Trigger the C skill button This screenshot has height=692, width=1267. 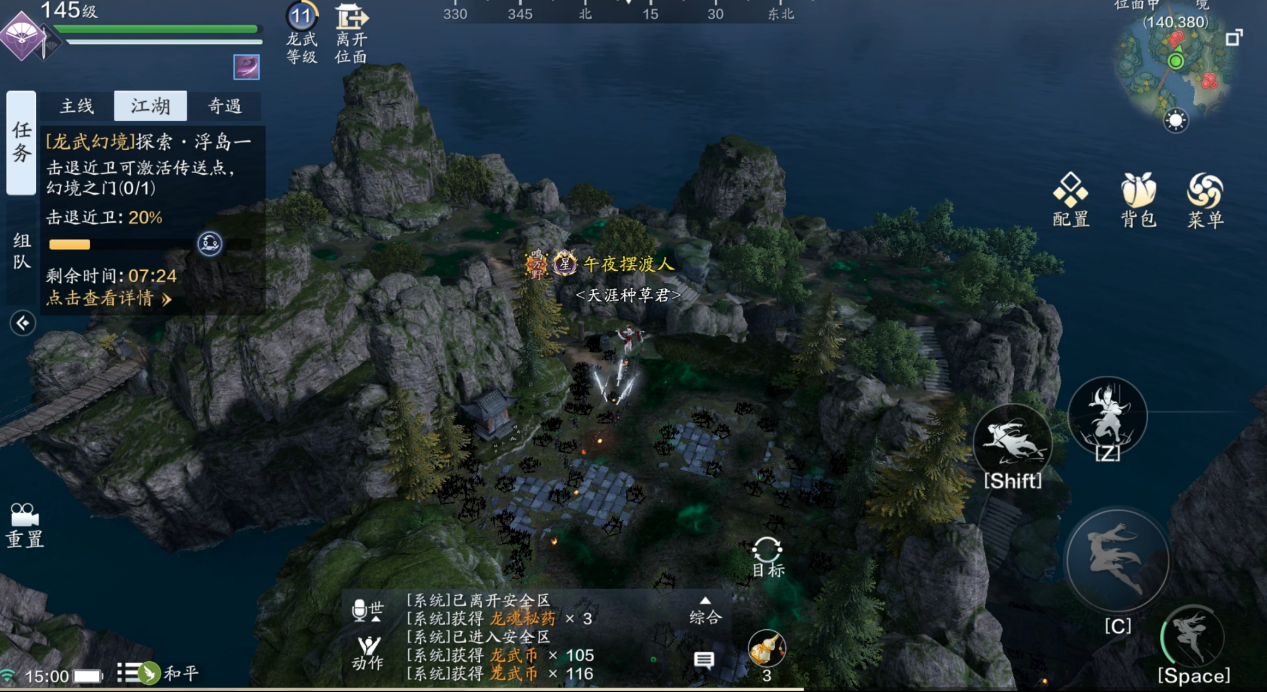point(1117,559)
